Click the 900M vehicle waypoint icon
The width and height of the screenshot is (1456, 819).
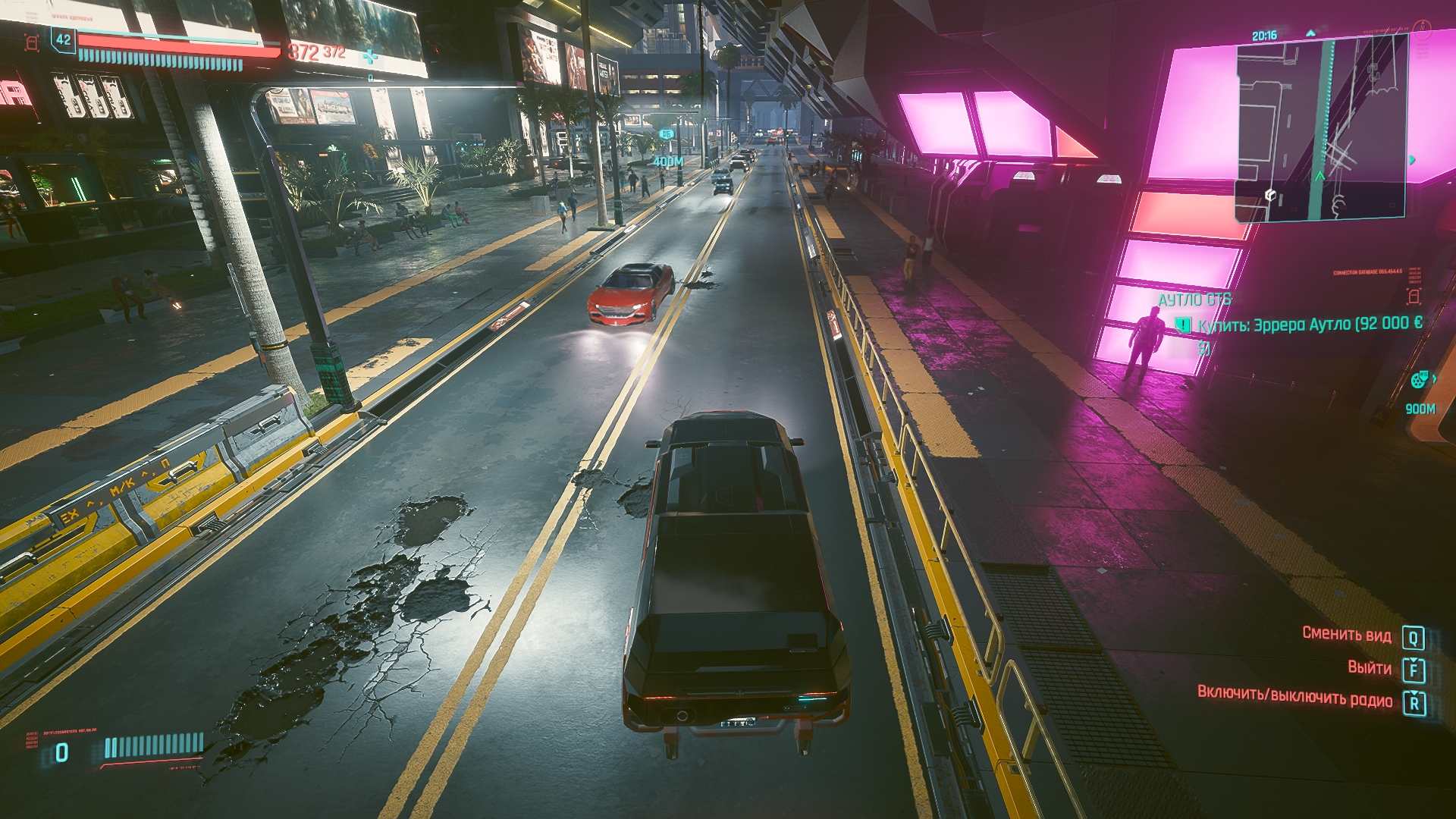pos(1420,381)
